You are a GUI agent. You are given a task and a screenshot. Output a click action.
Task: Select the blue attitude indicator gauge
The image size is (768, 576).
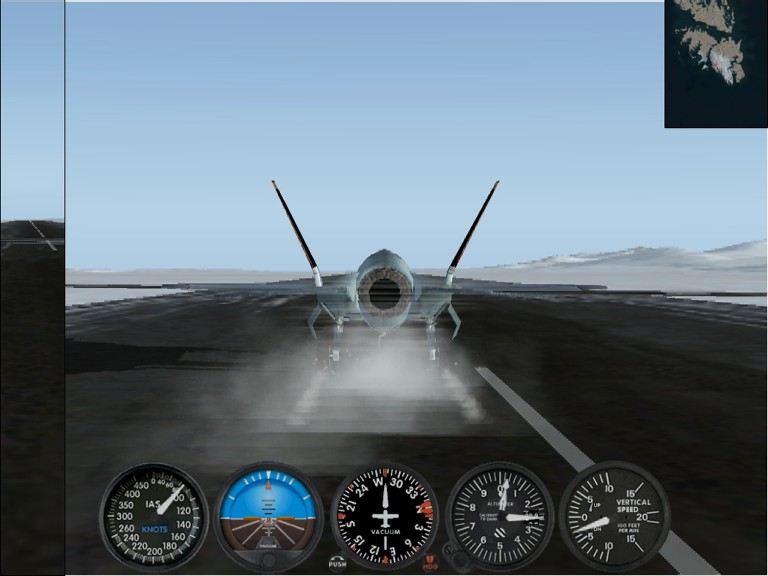[268, 514]
